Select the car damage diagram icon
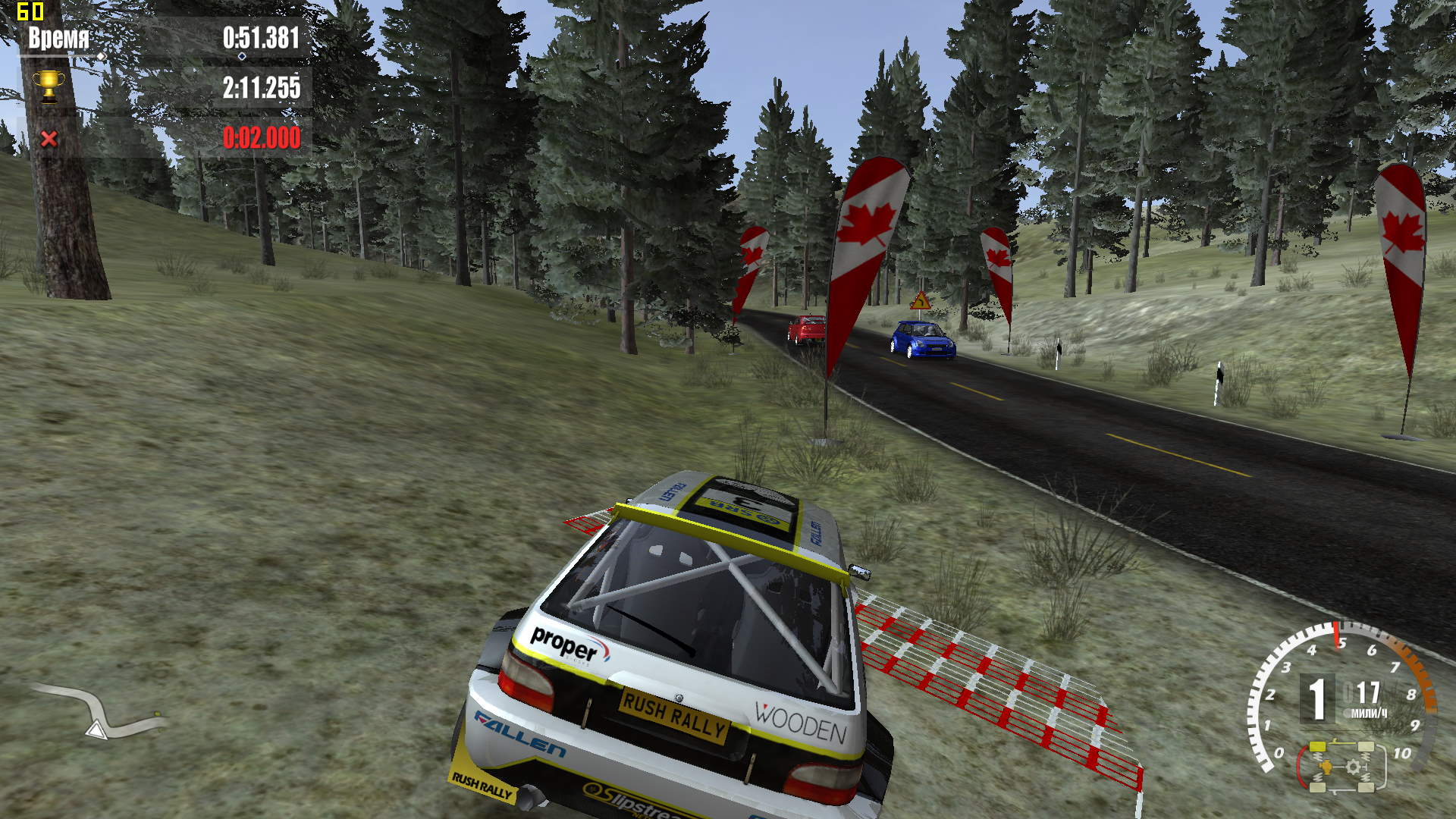This screenshot has width=1456, height=819. point(1342,767)
